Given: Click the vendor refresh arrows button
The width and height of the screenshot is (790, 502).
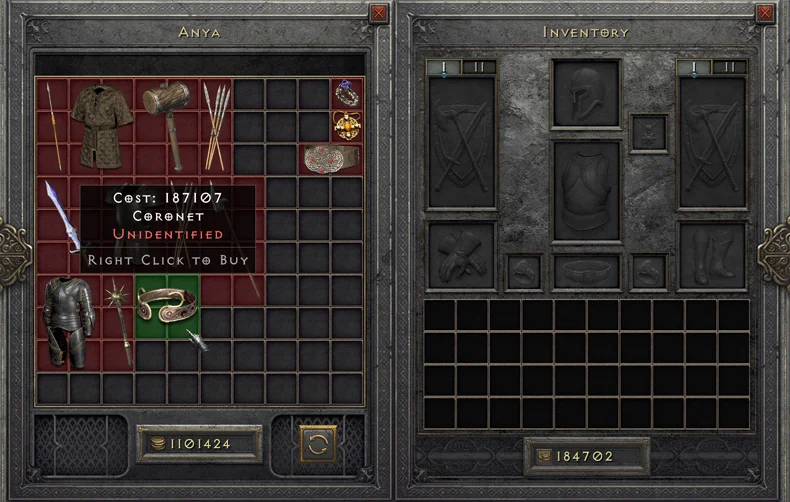Looking at the screenshot, I should [317, 443].
